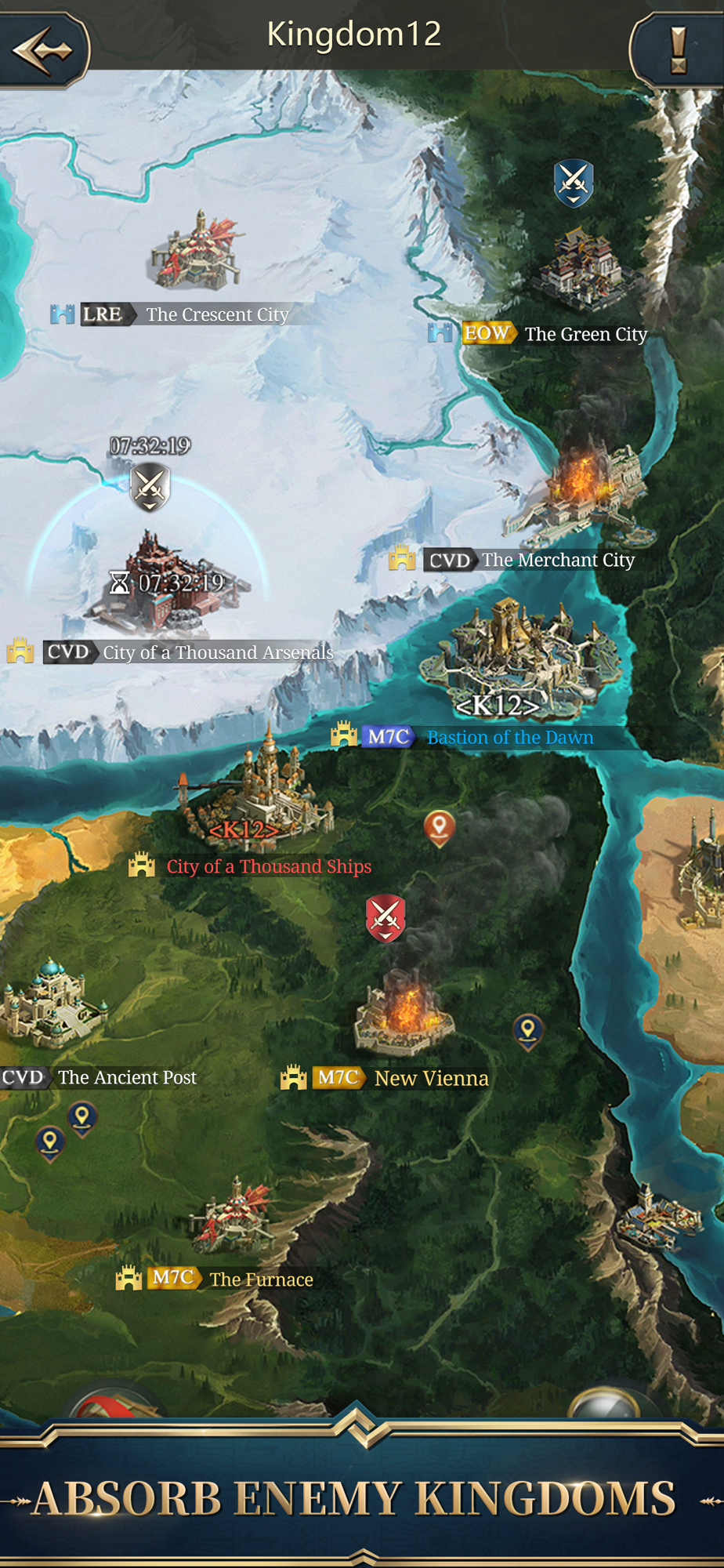724x1568 pixels.
Task: Tap the blue crossed-swords shield marker
Action: click(574, 183)
